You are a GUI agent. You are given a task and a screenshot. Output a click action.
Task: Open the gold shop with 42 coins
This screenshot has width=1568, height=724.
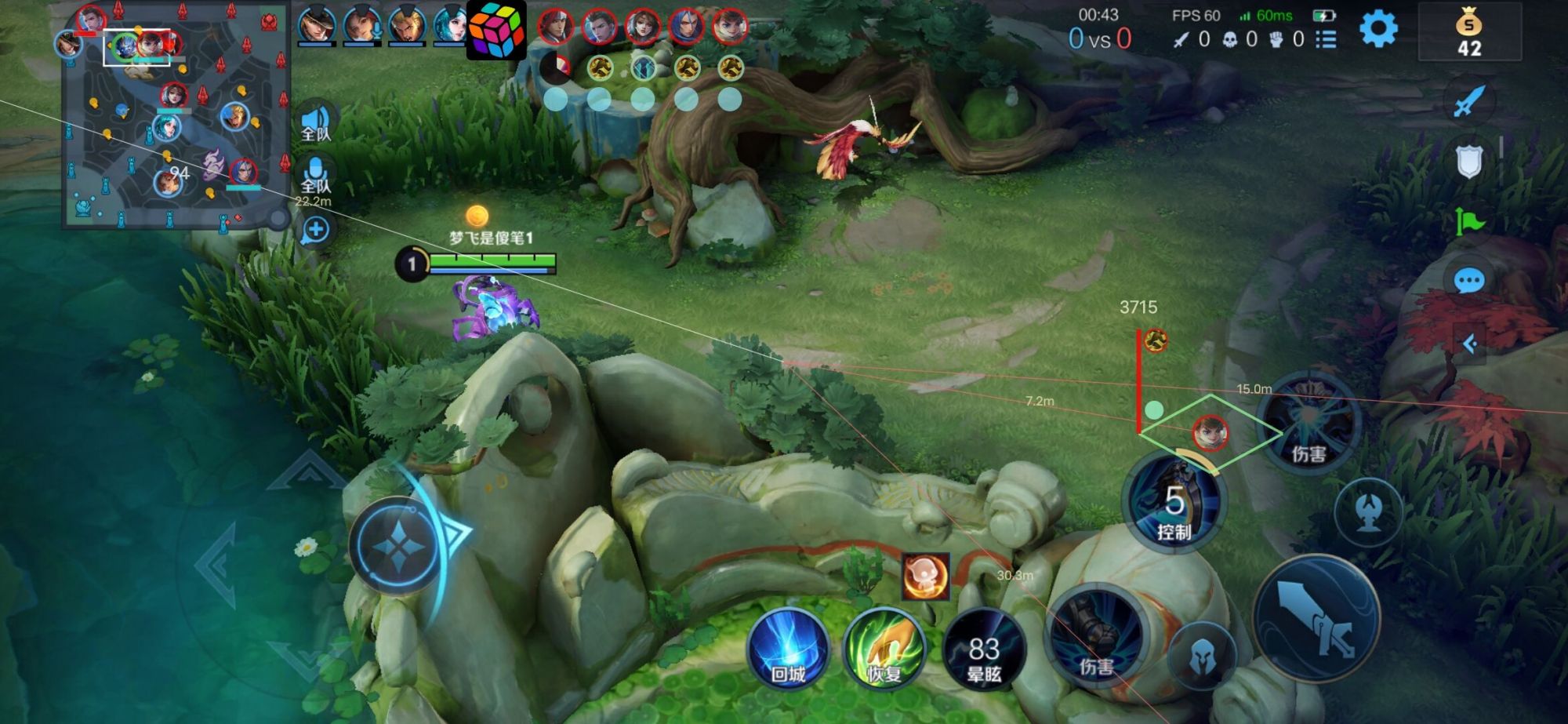(x=1469, y=33)
